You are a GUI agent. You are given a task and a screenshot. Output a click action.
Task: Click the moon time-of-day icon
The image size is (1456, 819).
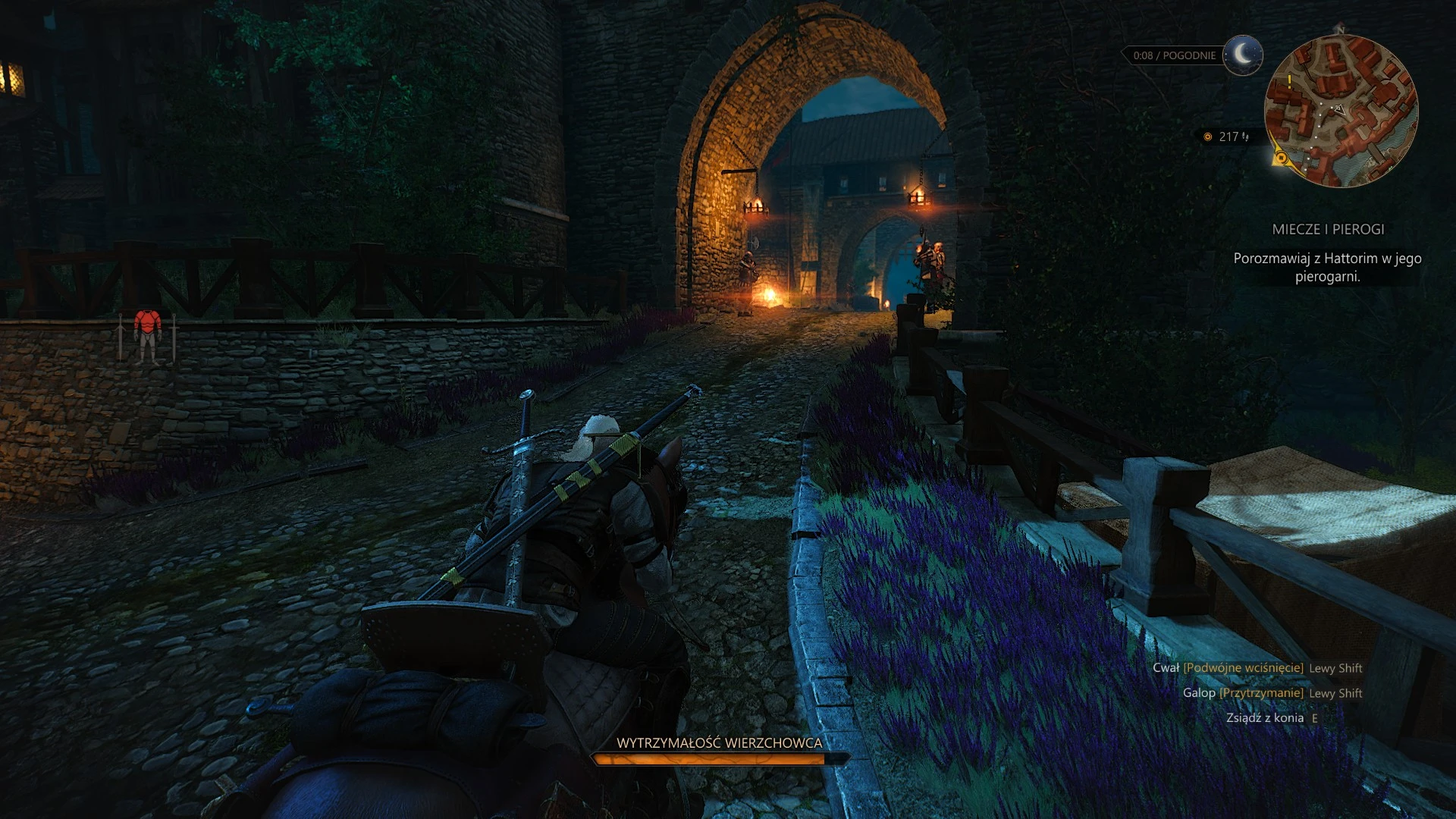point(1242,55)
